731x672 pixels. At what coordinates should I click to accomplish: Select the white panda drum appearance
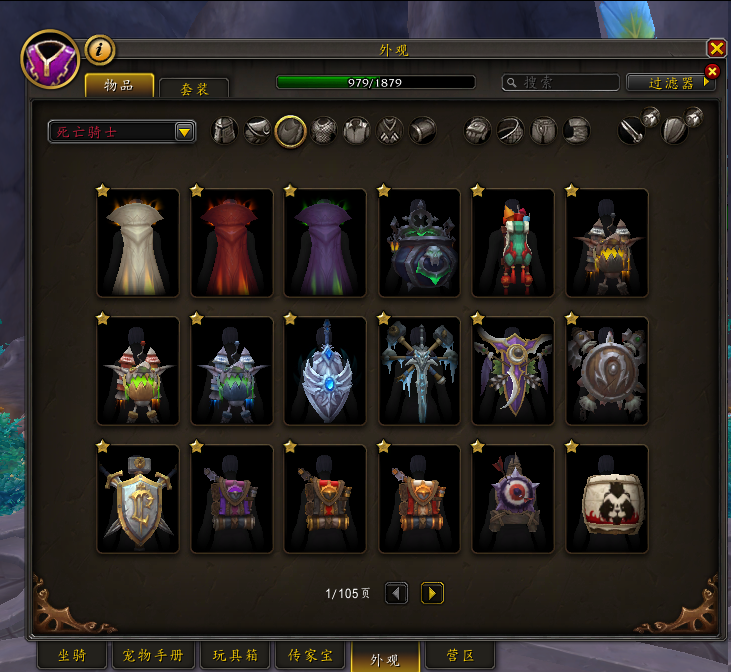607,499
